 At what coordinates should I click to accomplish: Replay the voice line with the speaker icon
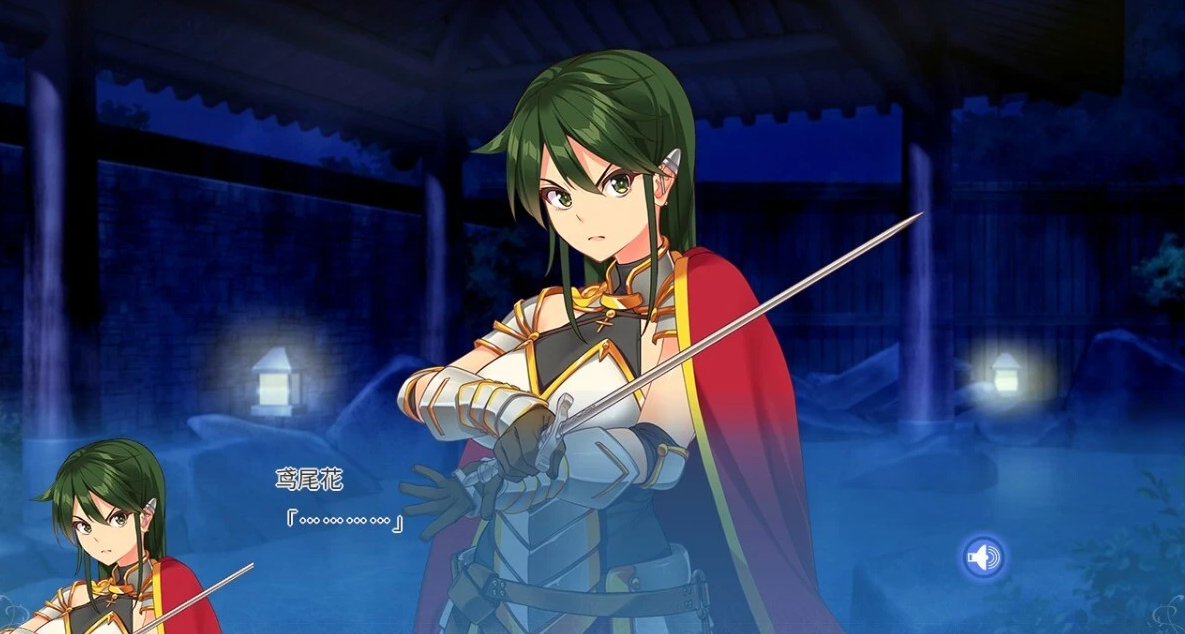pyautogui.click(x=983, y=557)
